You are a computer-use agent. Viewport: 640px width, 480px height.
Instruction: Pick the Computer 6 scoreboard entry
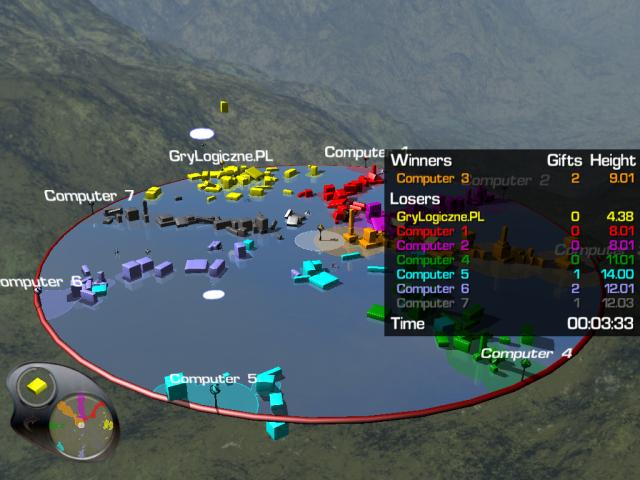pyautogui.click(x=426, y=289)
